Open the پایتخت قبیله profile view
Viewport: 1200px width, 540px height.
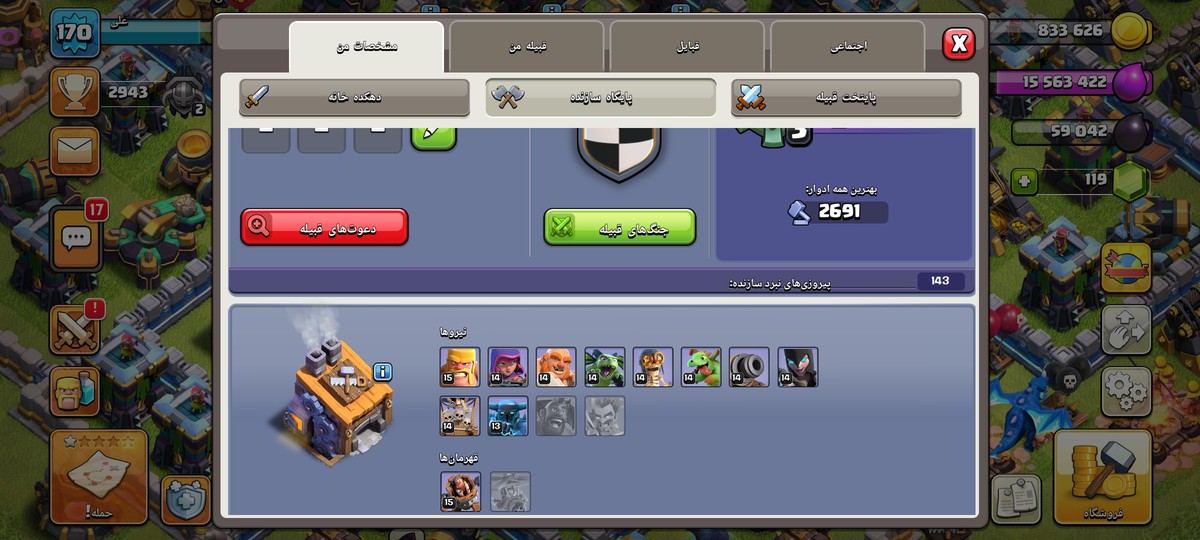[x=847, y=97]
